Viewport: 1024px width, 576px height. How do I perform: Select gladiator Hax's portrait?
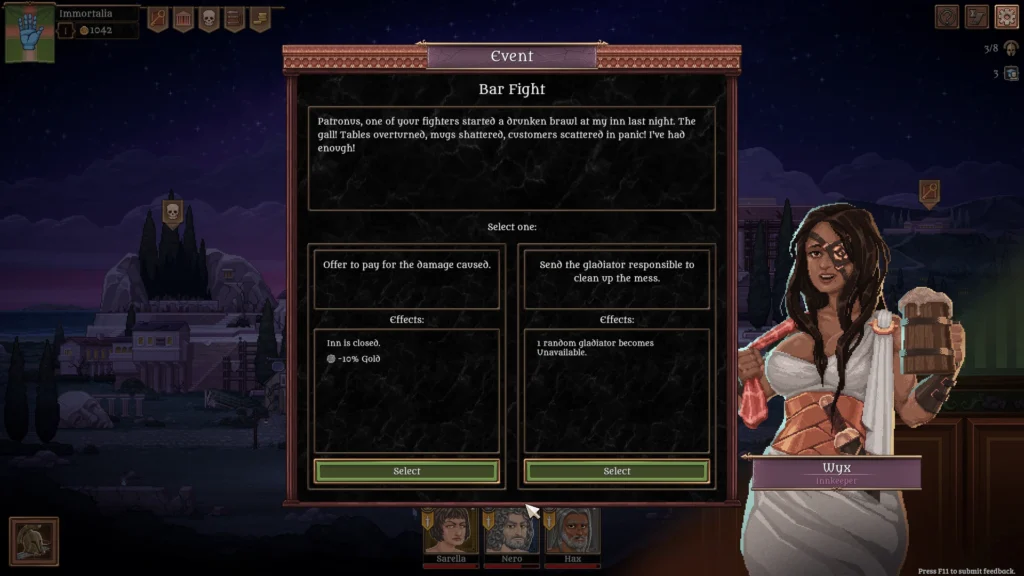pos(573,531)
